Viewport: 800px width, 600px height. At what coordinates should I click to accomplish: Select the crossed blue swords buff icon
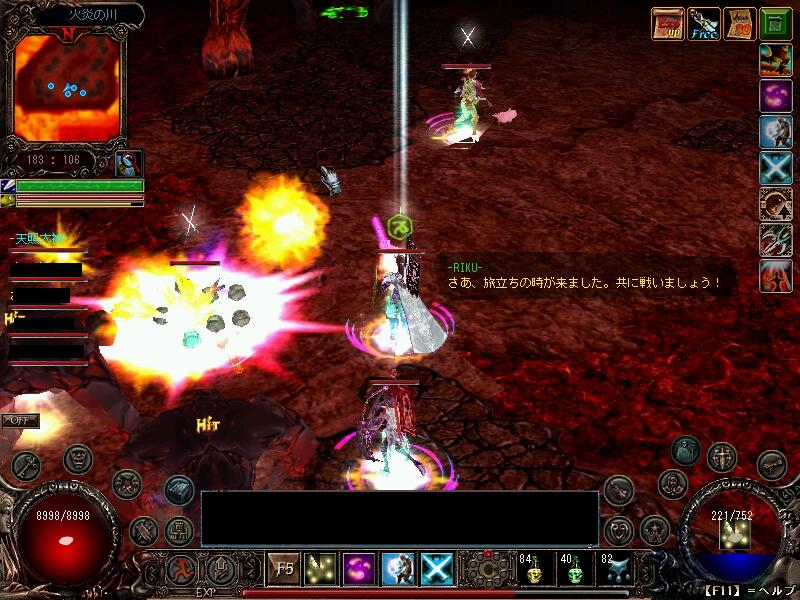click(x=776, y=168)
